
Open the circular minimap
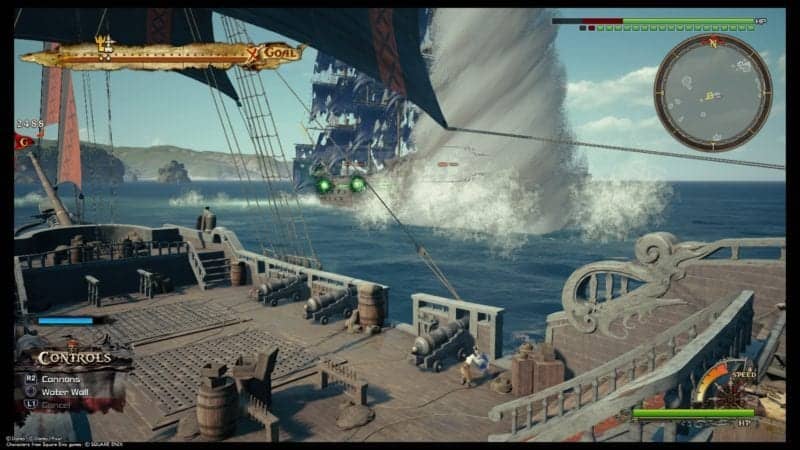pyautogui.click(x=713, y=92)
